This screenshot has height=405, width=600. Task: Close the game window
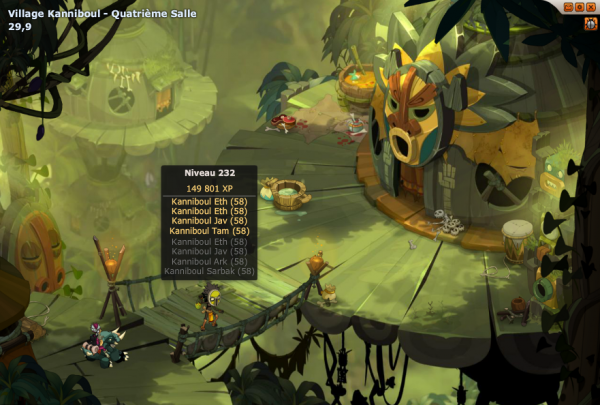pyautogui.click(x=591, y=6)
